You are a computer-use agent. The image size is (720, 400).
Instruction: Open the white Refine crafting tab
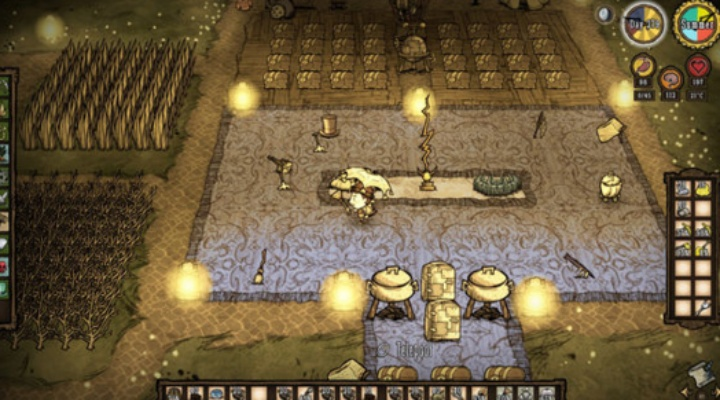(x=5, y=243)
